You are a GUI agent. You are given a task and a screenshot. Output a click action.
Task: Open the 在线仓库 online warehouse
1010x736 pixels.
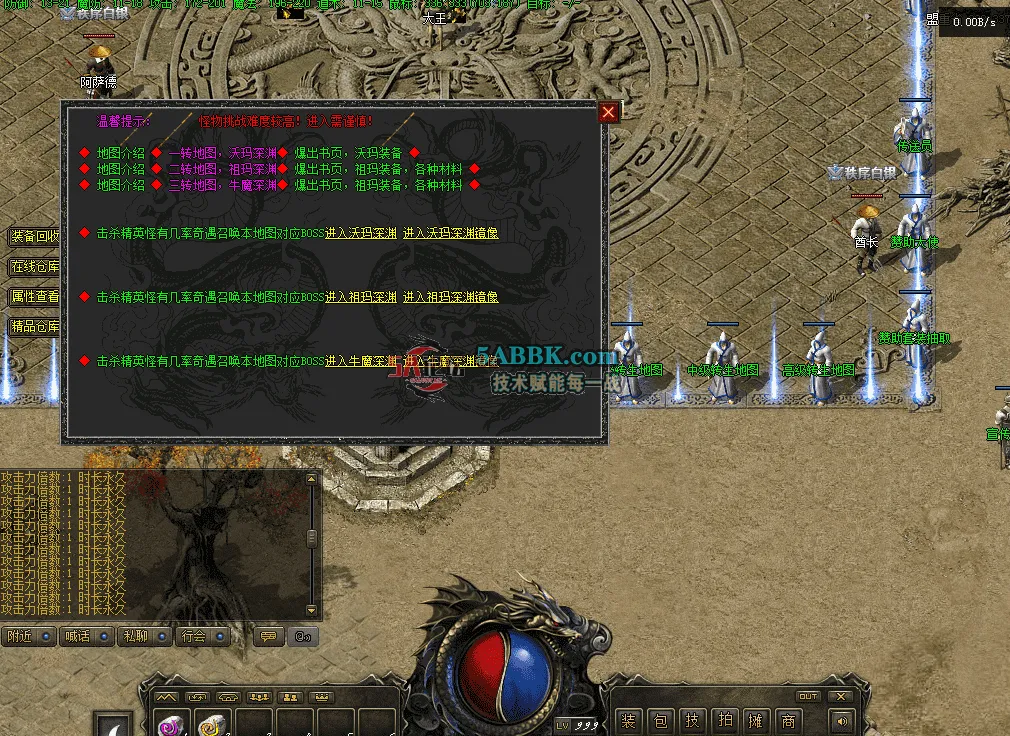35,267
